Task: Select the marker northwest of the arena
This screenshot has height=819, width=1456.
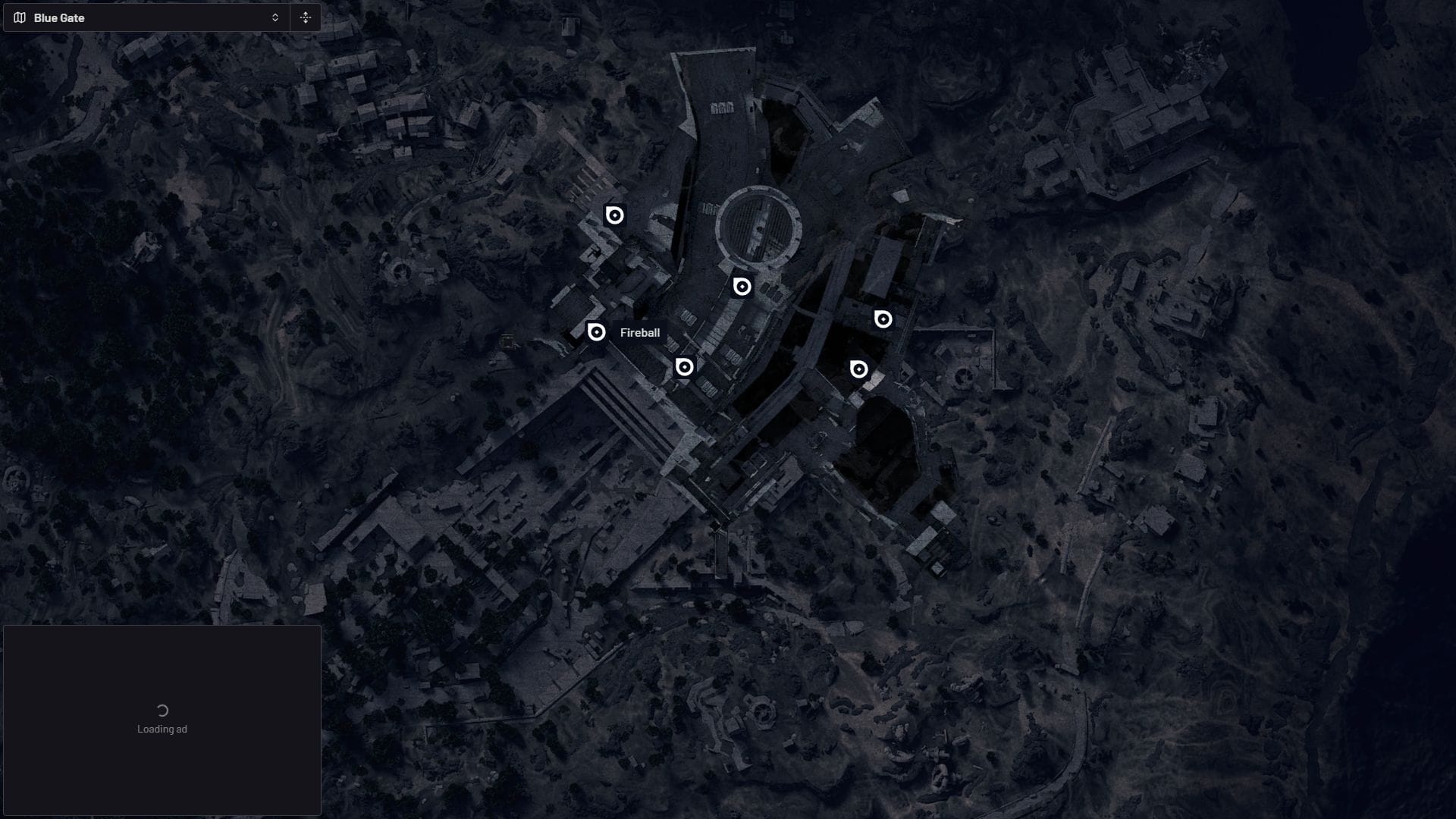Action: click(x=613, y=215)
